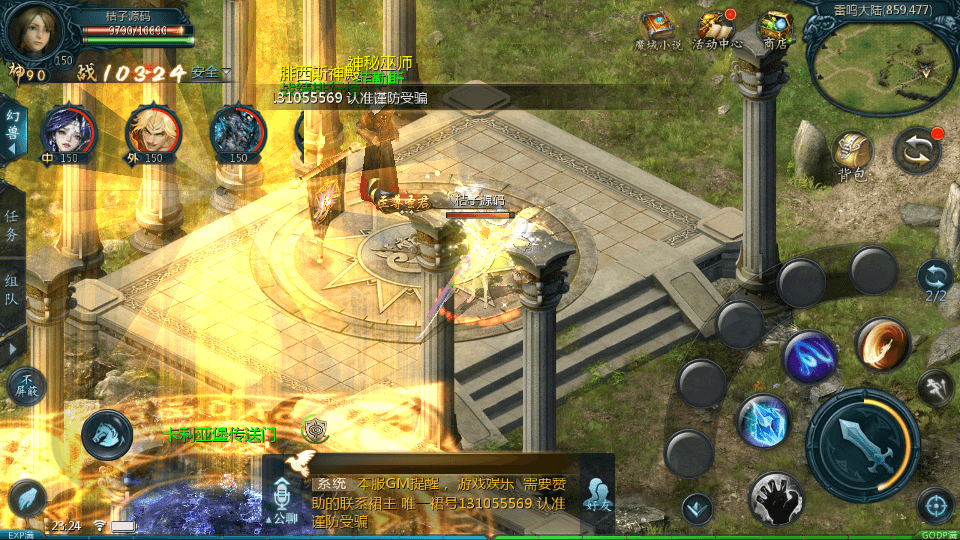The width and height of the screenshot is (960, 540).
Task: Toggle the 不屏蔽 display filter button
Action: (x=26, y=385)
